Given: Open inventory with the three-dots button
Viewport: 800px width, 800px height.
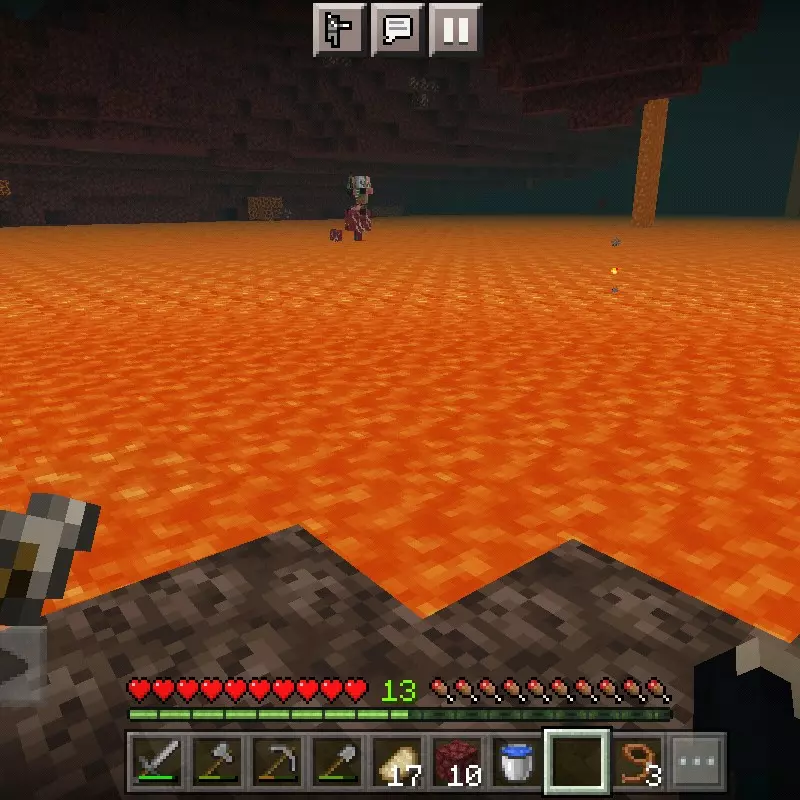Looking at the screenshot, I should (697, 763).
